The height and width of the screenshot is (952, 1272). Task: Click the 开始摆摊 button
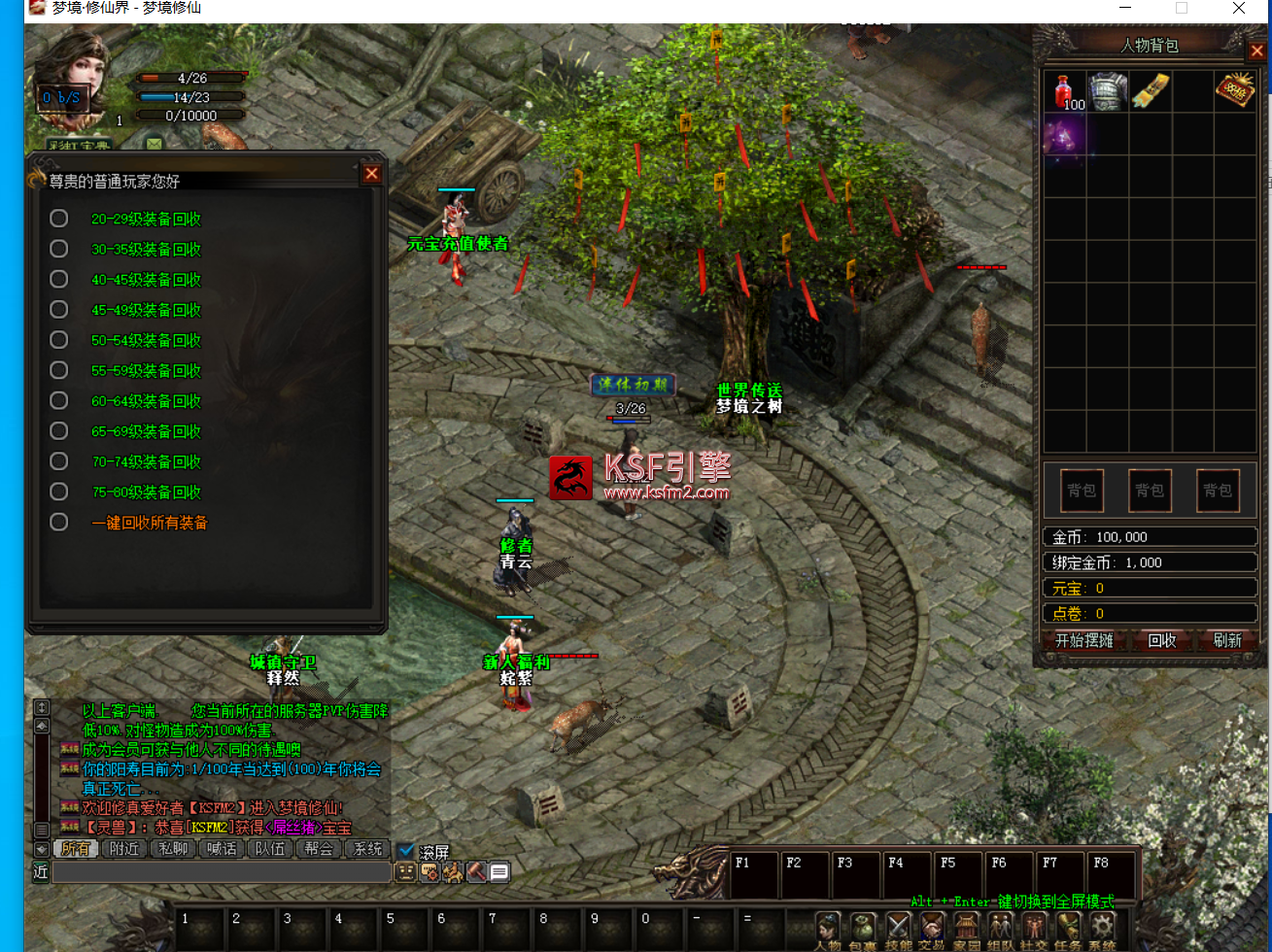(1084, 640)
